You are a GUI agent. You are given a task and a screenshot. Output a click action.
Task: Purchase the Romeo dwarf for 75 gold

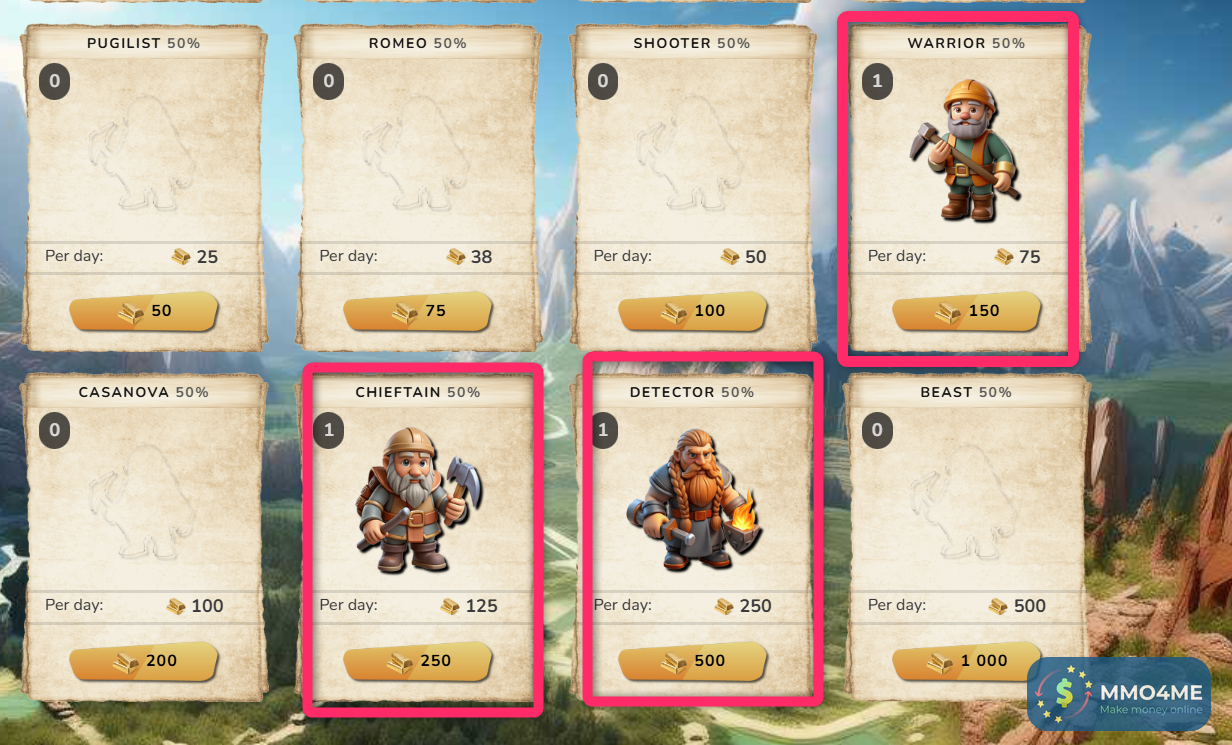(418, 311)
